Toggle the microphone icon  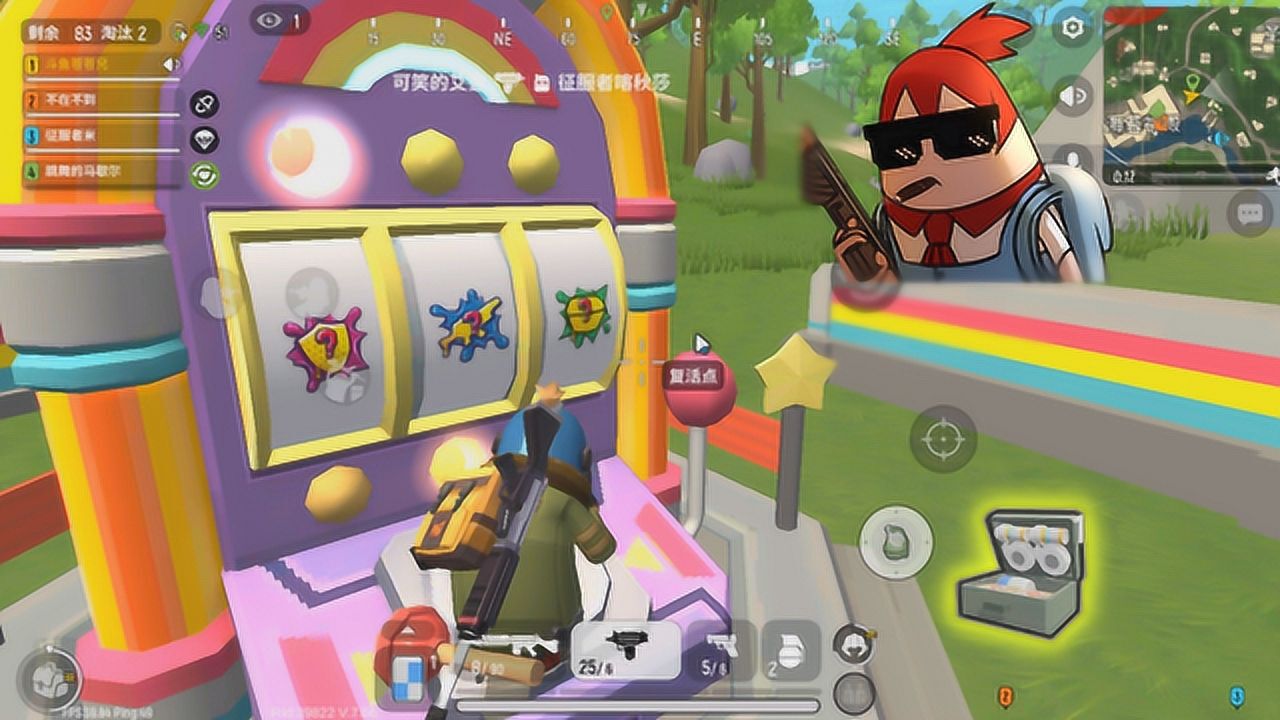point(1073,160)
